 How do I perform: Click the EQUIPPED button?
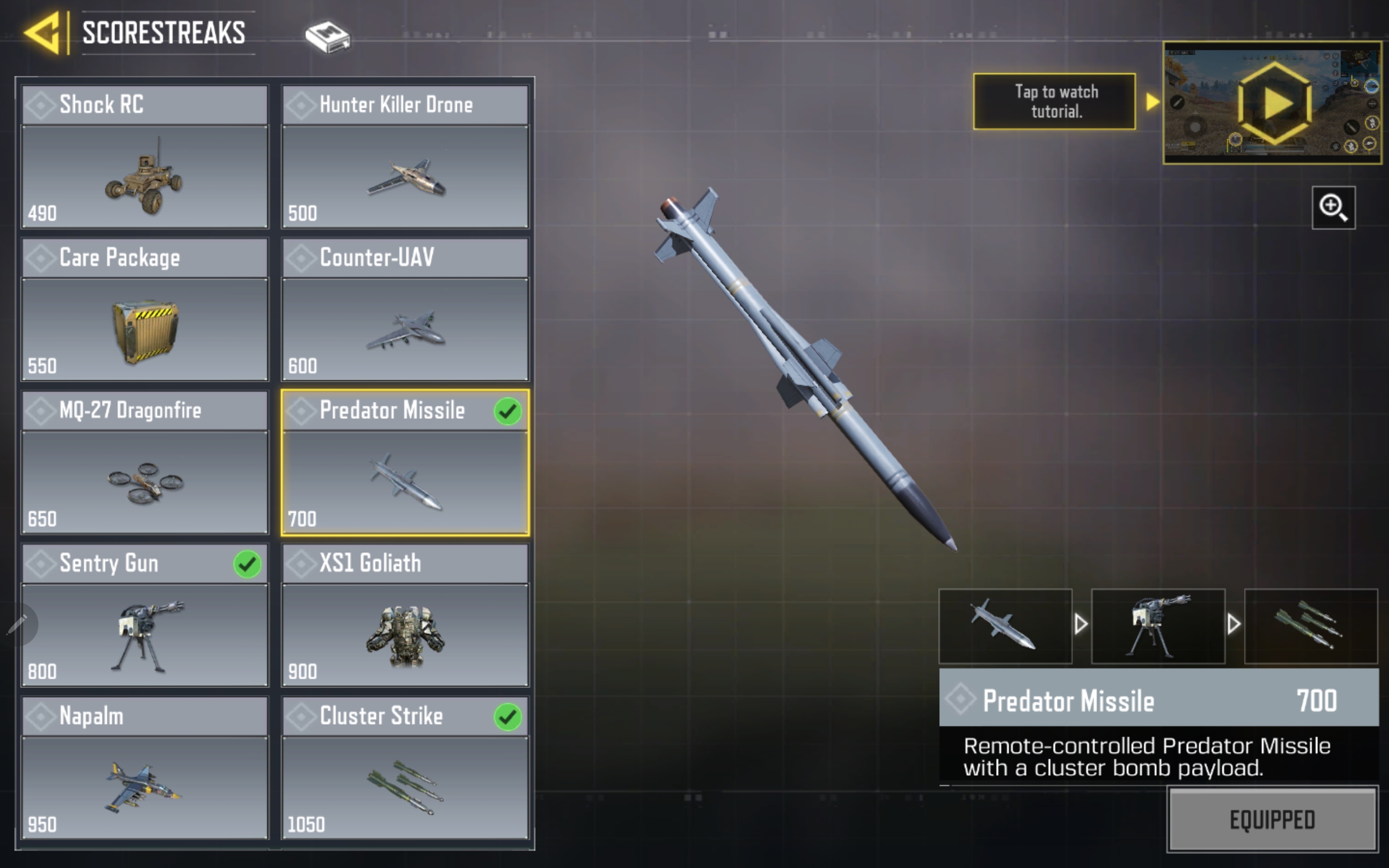point(1272,819)
